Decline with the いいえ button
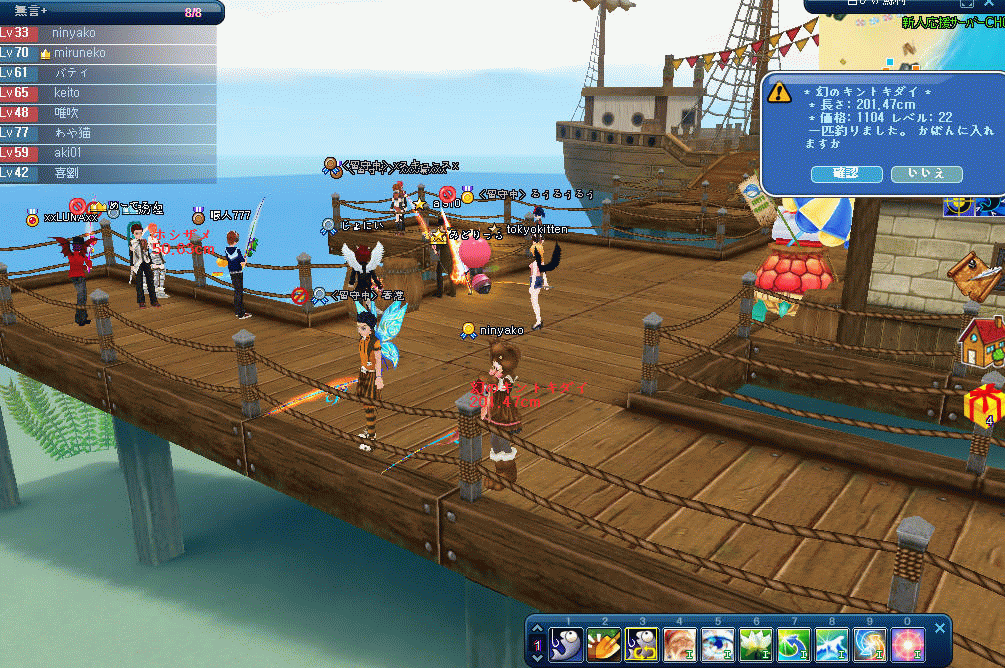1005x668 pixels. pyautogui.click(x=926, y=174)
